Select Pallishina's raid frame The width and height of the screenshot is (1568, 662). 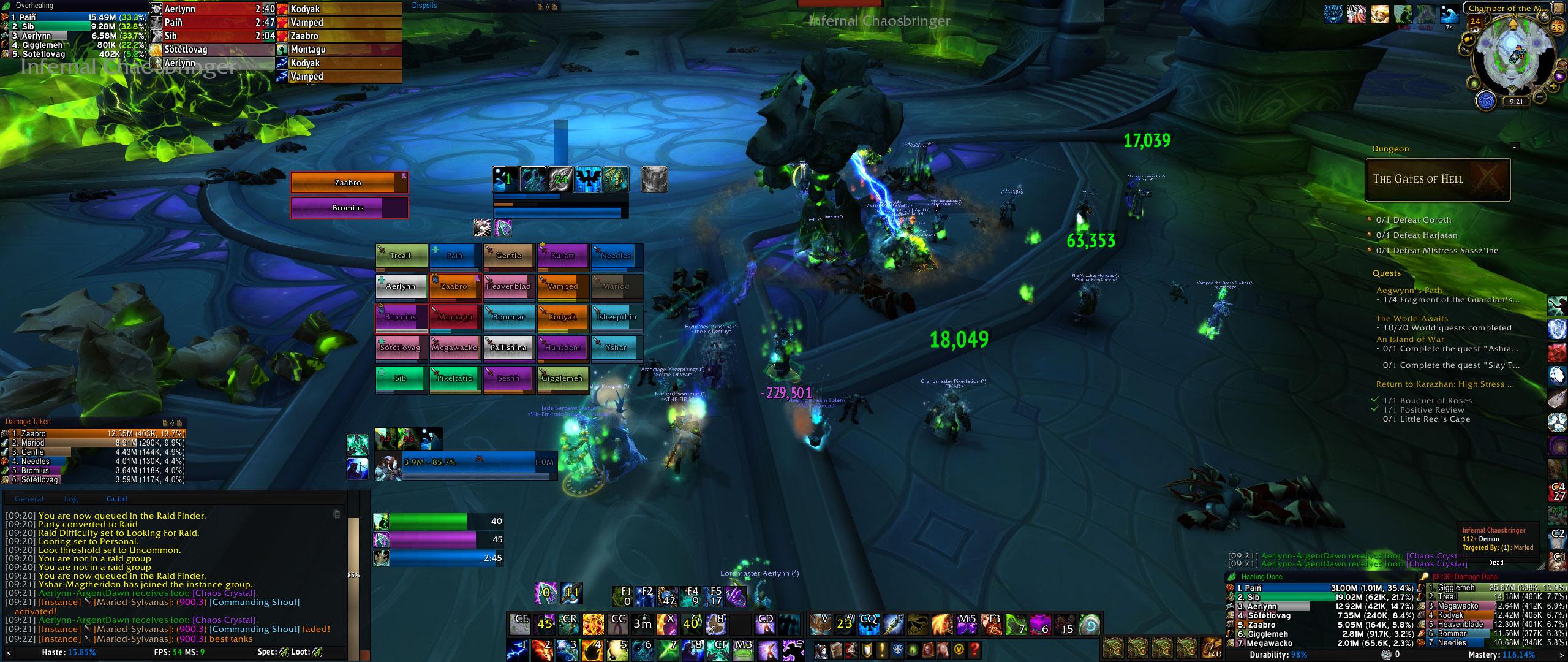[508, 348]
